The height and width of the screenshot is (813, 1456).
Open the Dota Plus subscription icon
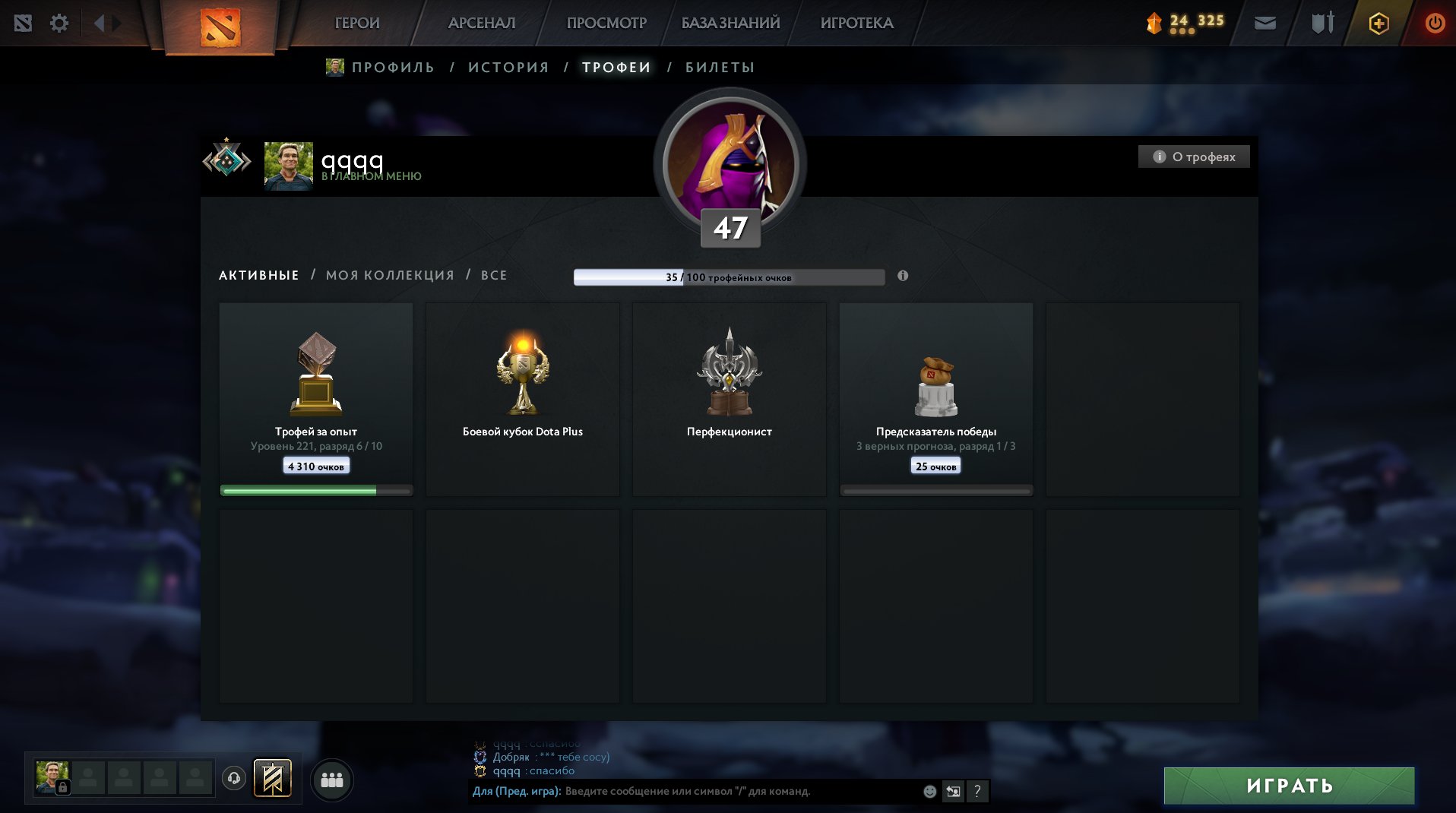pyautogui.click(x=1378, y=23)
